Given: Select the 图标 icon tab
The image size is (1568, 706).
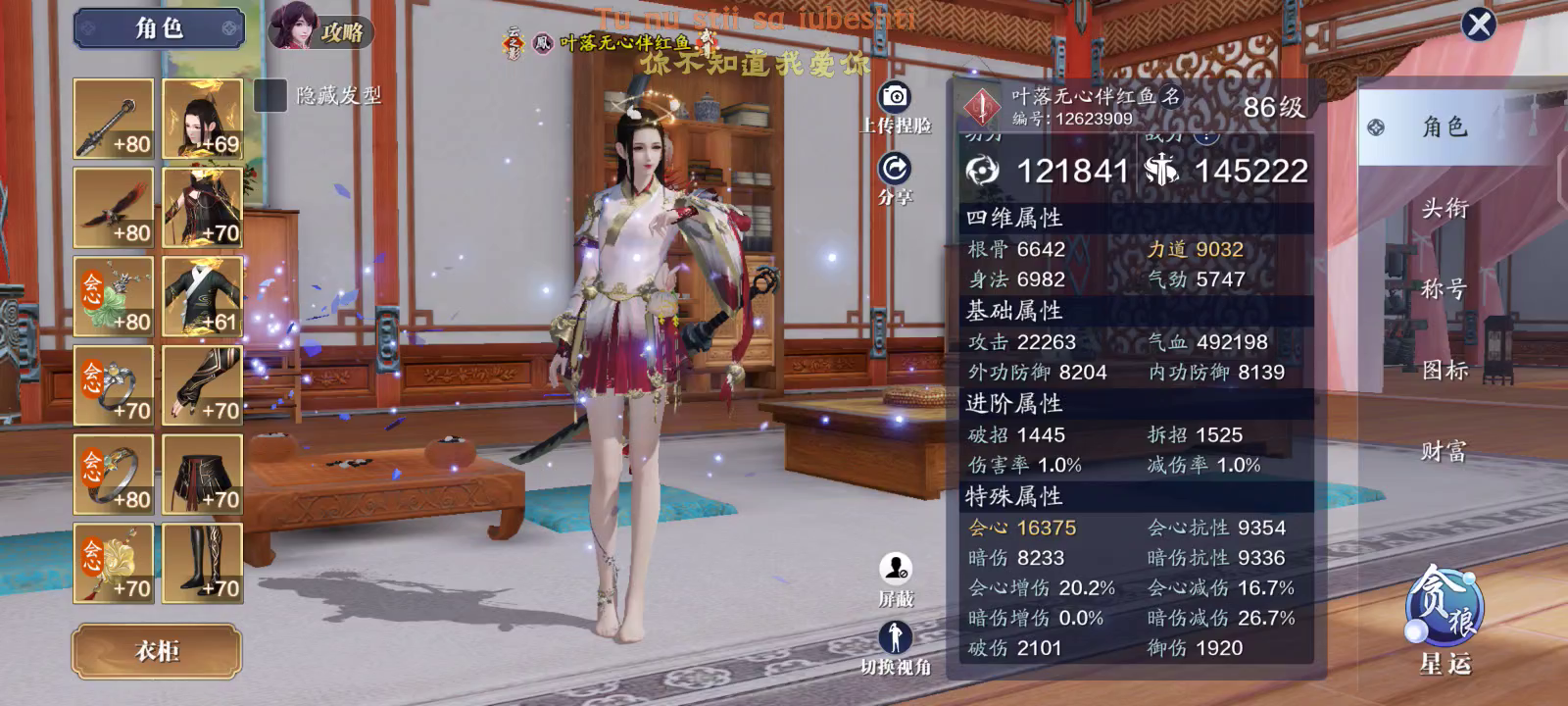Looking at the screenshot, I should [x=1445, y=370].
